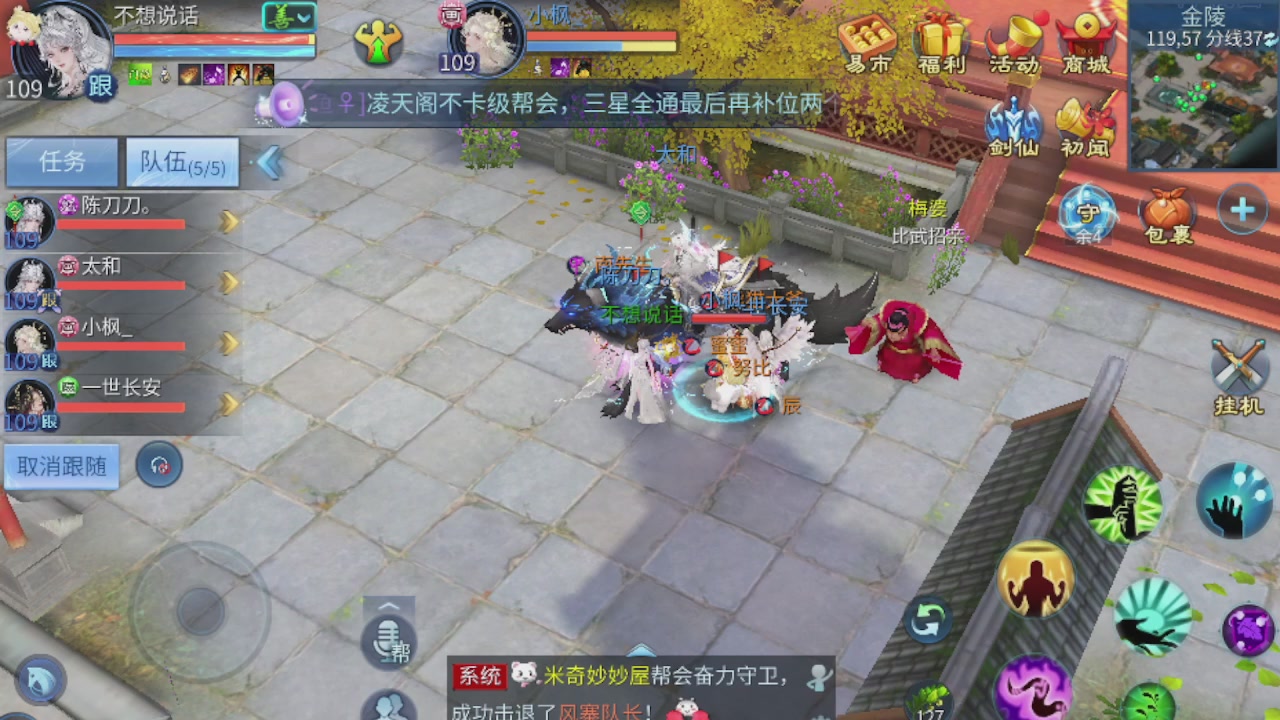Click the plus button near the bag
Viewport: 1280px width, 720px height.
click(x=1242, y=210)
